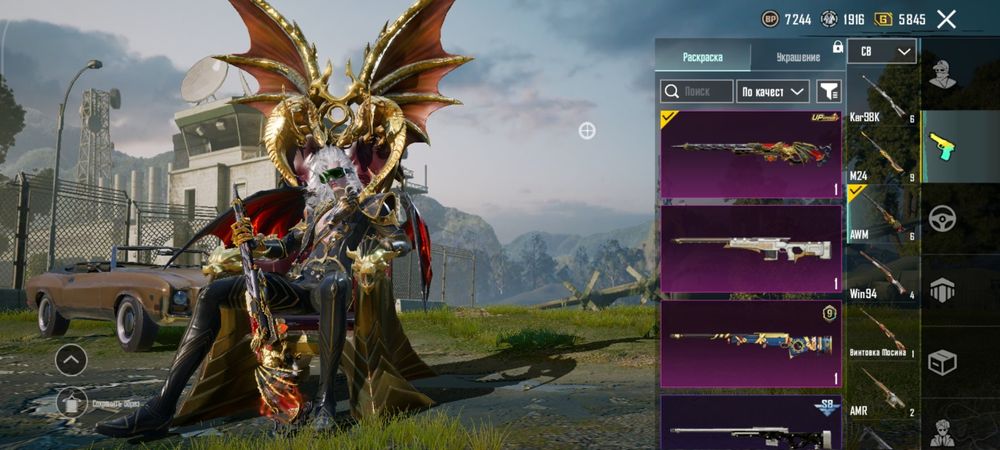Select Kar98K in the weapon list
Screen dimensions: 1000x450
click(x=882, y=98)
